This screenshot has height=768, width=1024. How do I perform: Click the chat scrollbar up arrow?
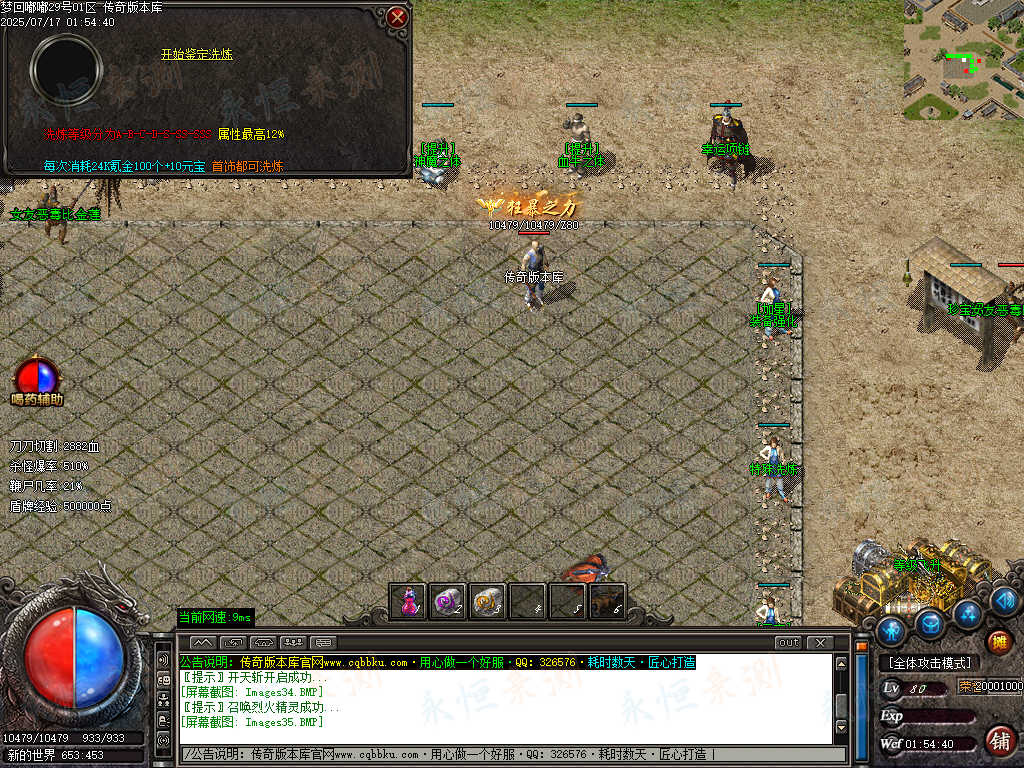pyautogui.click(x=841, y=664)
